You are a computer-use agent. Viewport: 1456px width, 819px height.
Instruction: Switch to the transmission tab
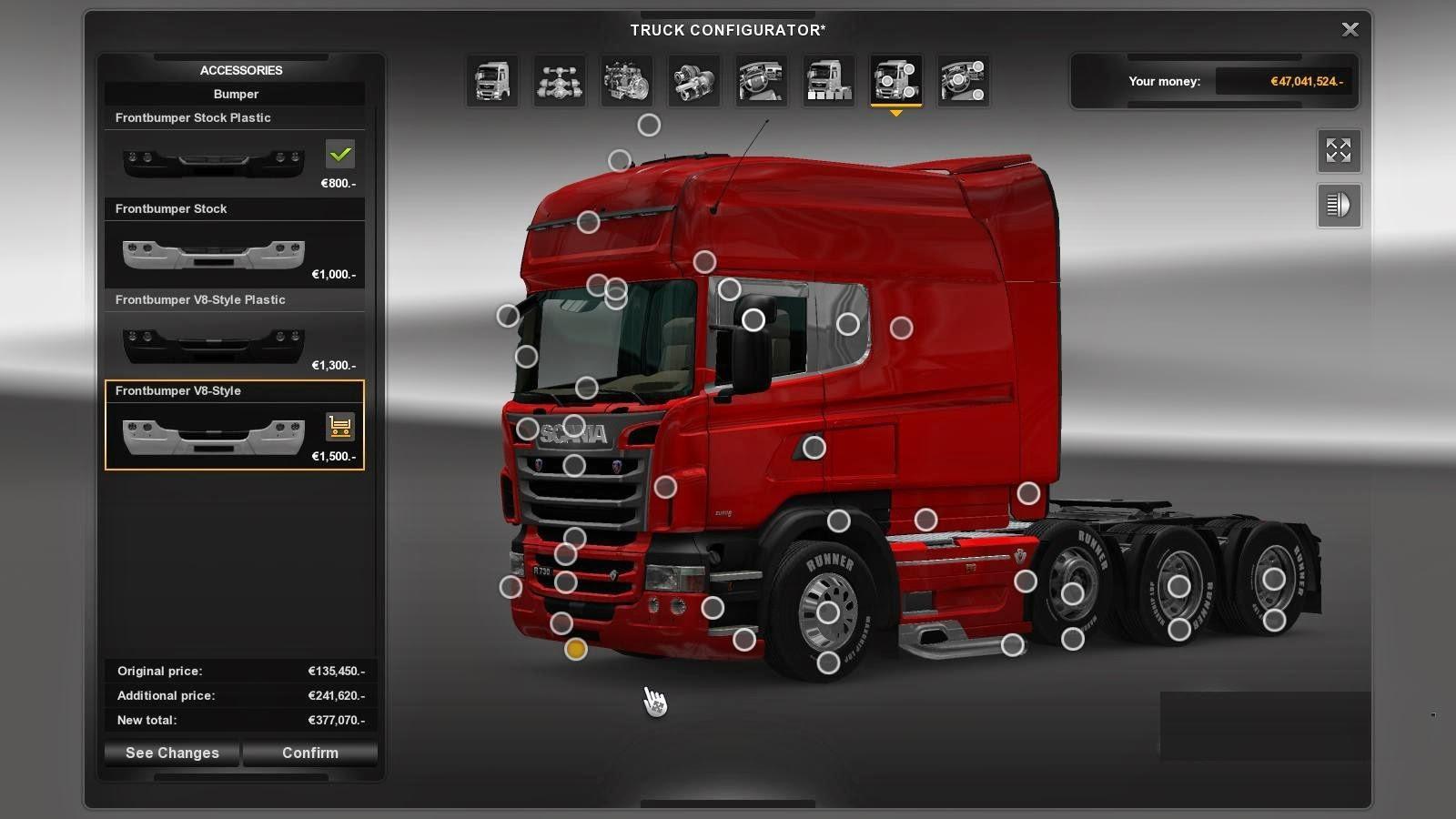[693, 81]
